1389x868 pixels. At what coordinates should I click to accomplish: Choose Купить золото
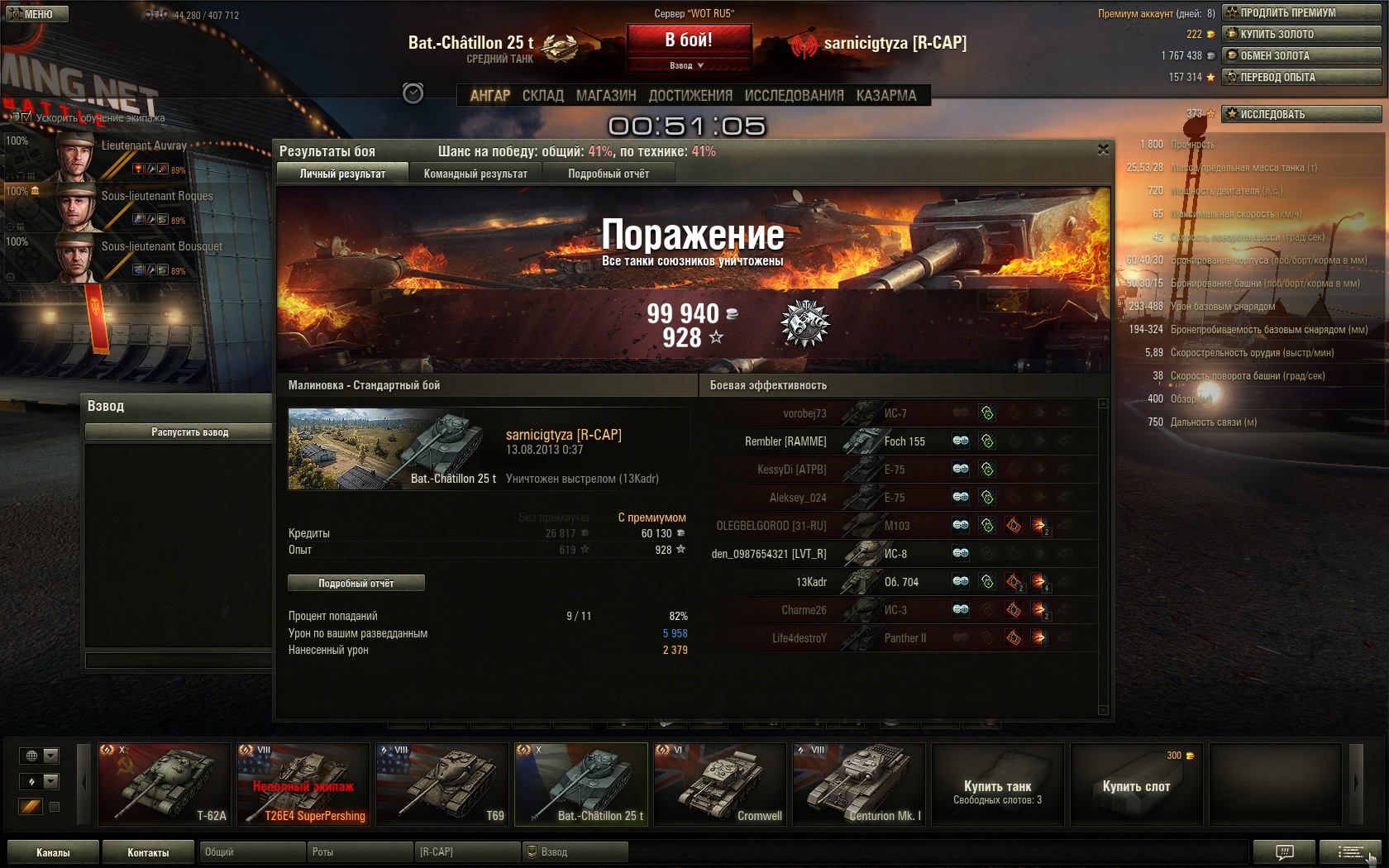pos(1301,34)
